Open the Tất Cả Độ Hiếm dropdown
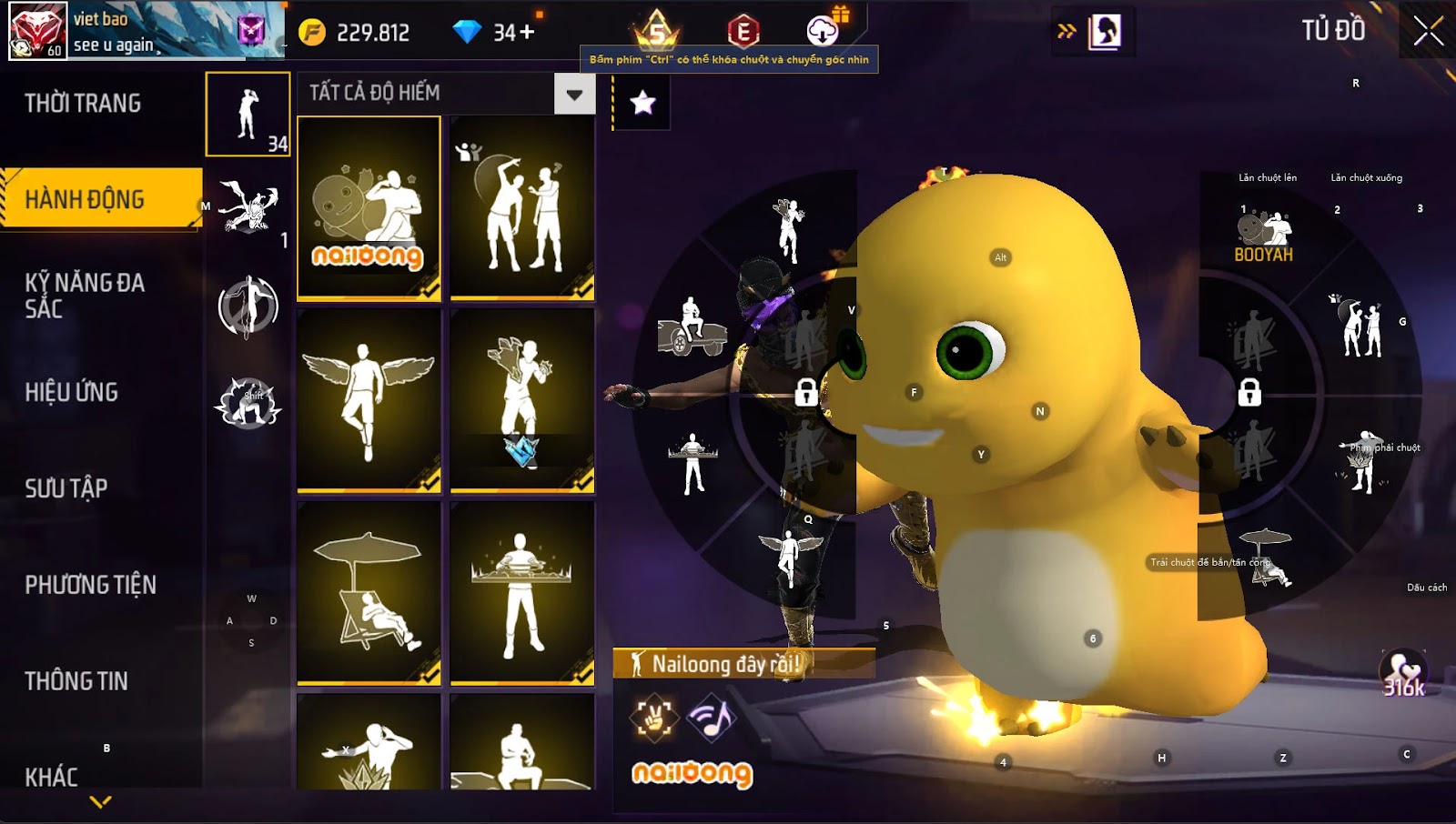 click(574, 94)
